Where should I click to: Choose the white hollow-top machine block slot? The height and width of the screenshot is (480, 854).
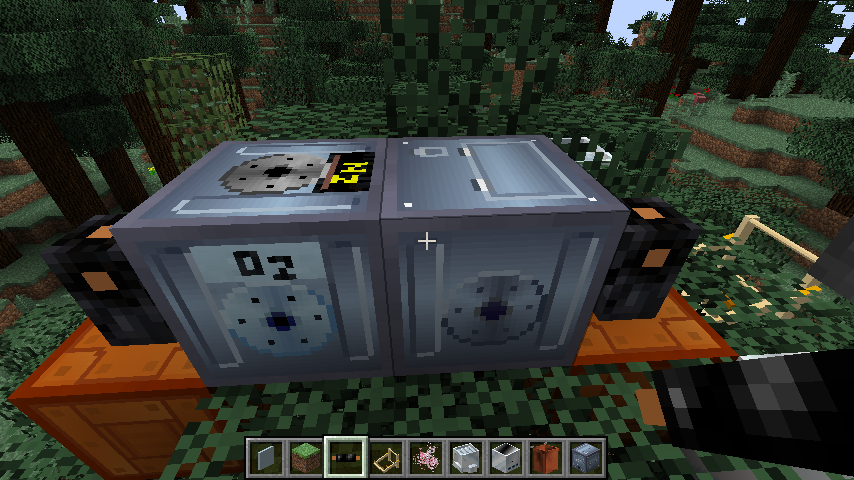pyautogui.click(x=506, y=458)
